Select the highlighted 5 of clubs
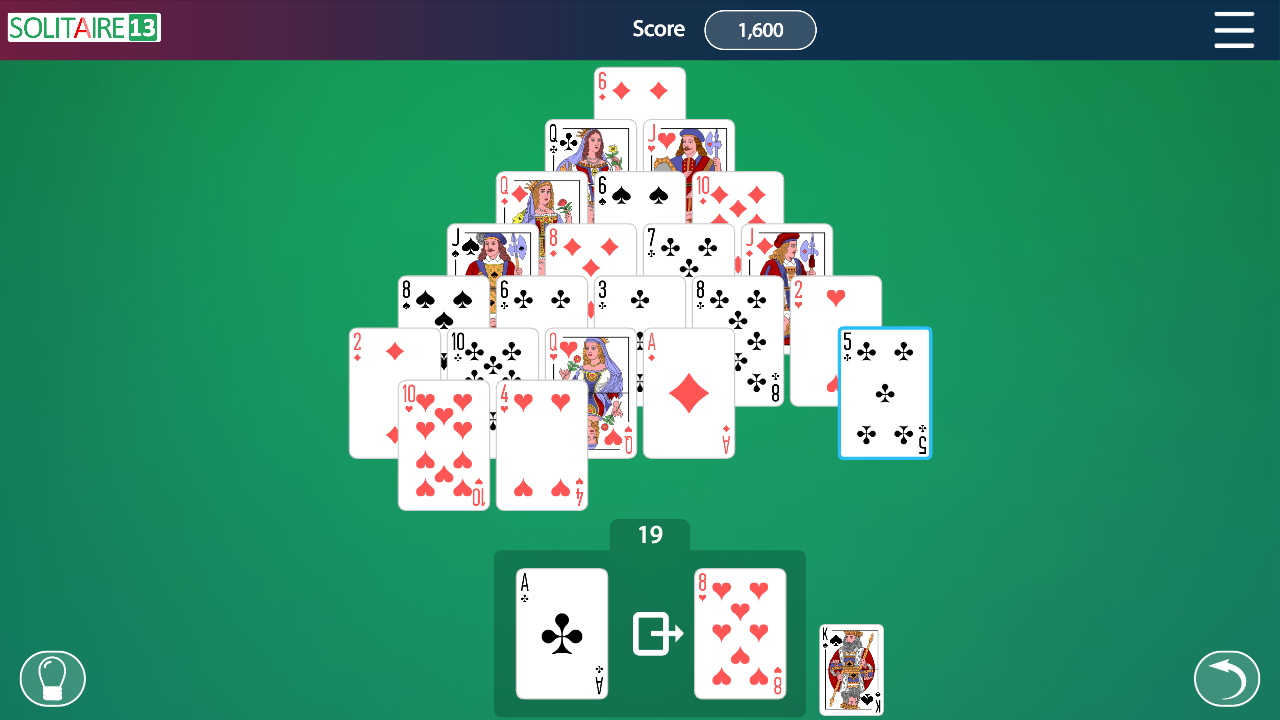Viewport: 1280px width, 720px height. (884, 393)
